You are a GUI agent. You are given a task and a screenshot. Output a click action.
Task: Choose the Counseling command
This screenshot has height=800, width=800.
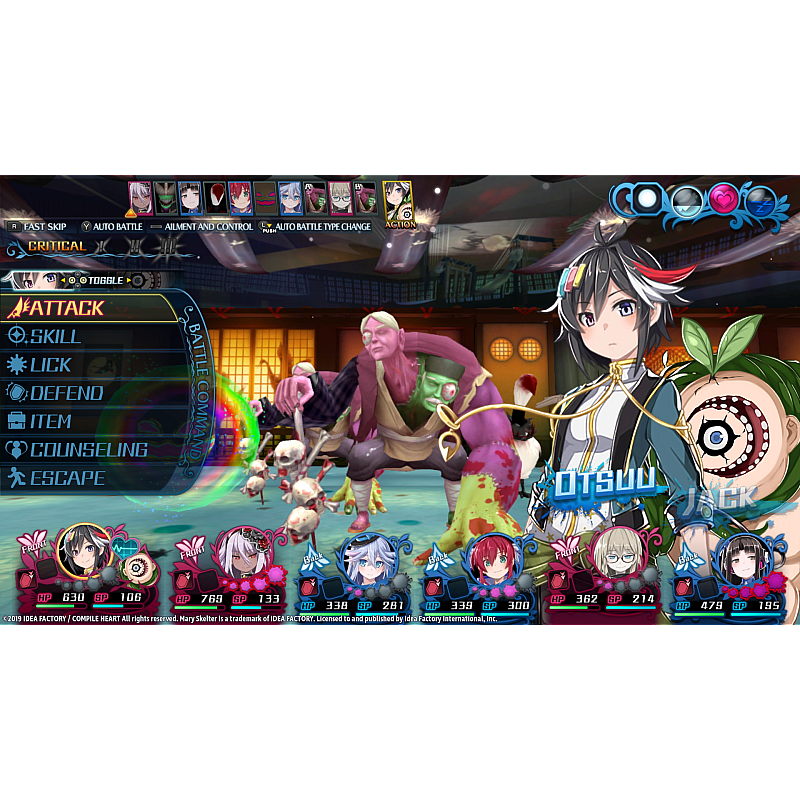88,450
